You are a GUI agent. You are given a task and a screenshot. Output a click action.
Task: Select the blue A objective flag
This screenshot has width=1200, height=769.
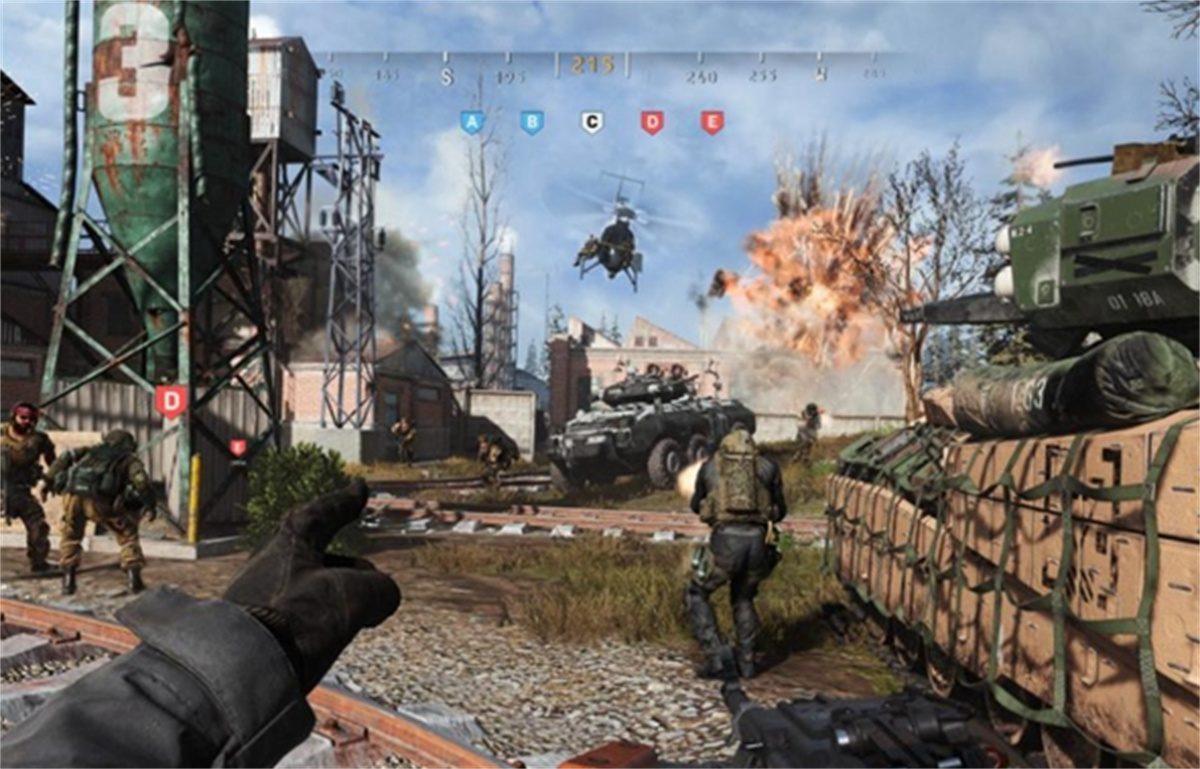click(472, 122)
